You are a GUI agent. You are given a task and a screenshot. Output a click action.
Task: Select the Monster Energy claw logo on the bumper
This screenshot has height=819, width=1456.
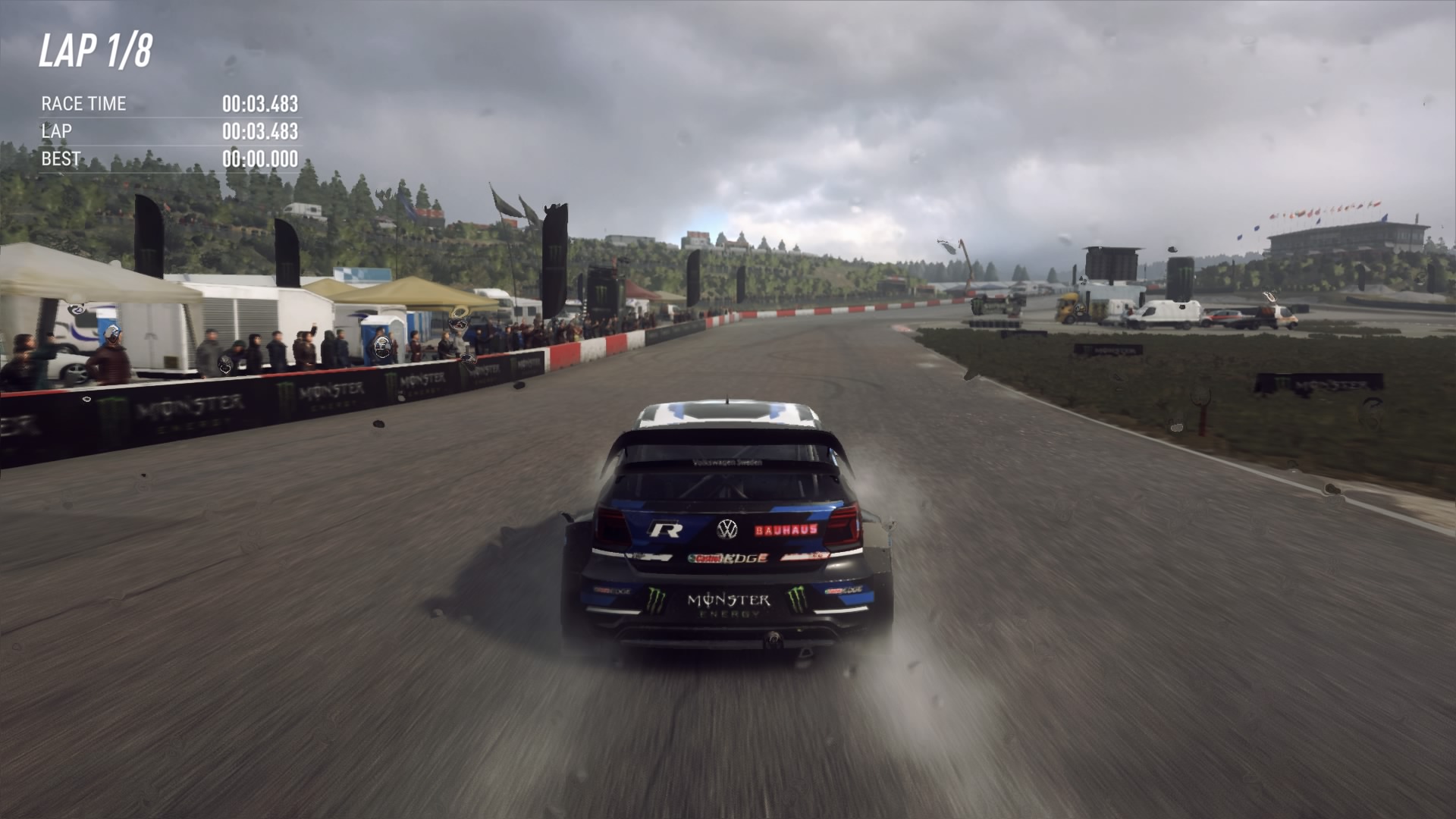[657, 601]
